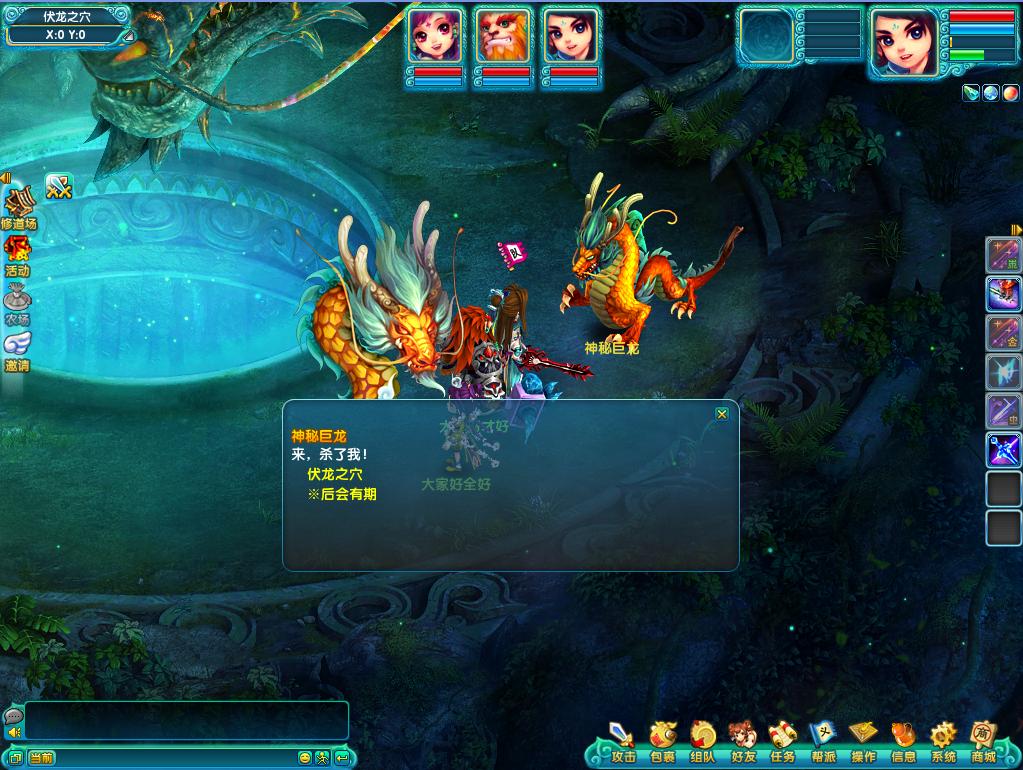Open the 修道场 training ground
Image resolution: width=1023 pixels, height=770 pixels.
(x=18, y=208)
